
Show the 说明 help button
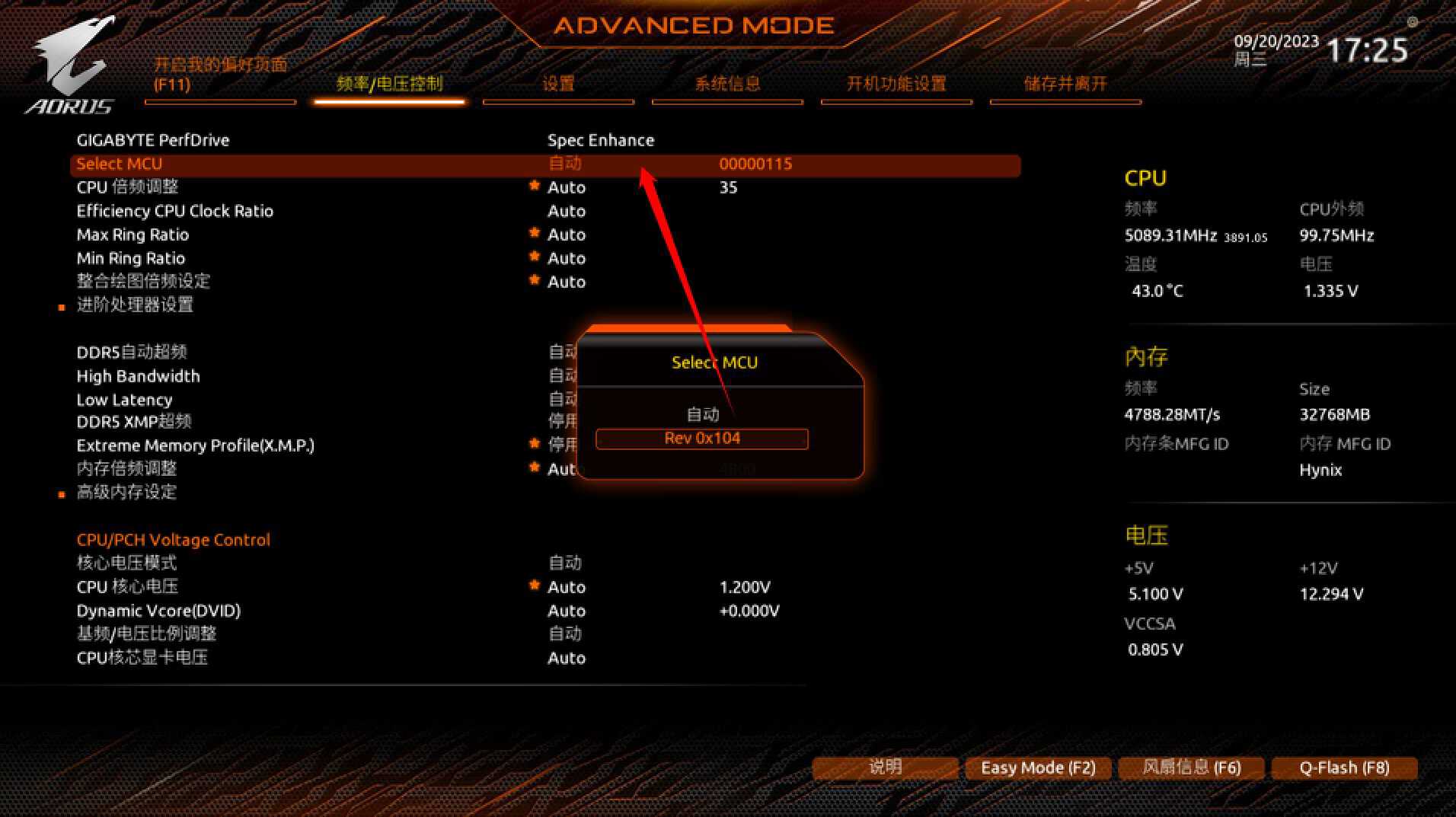(885, 768)
